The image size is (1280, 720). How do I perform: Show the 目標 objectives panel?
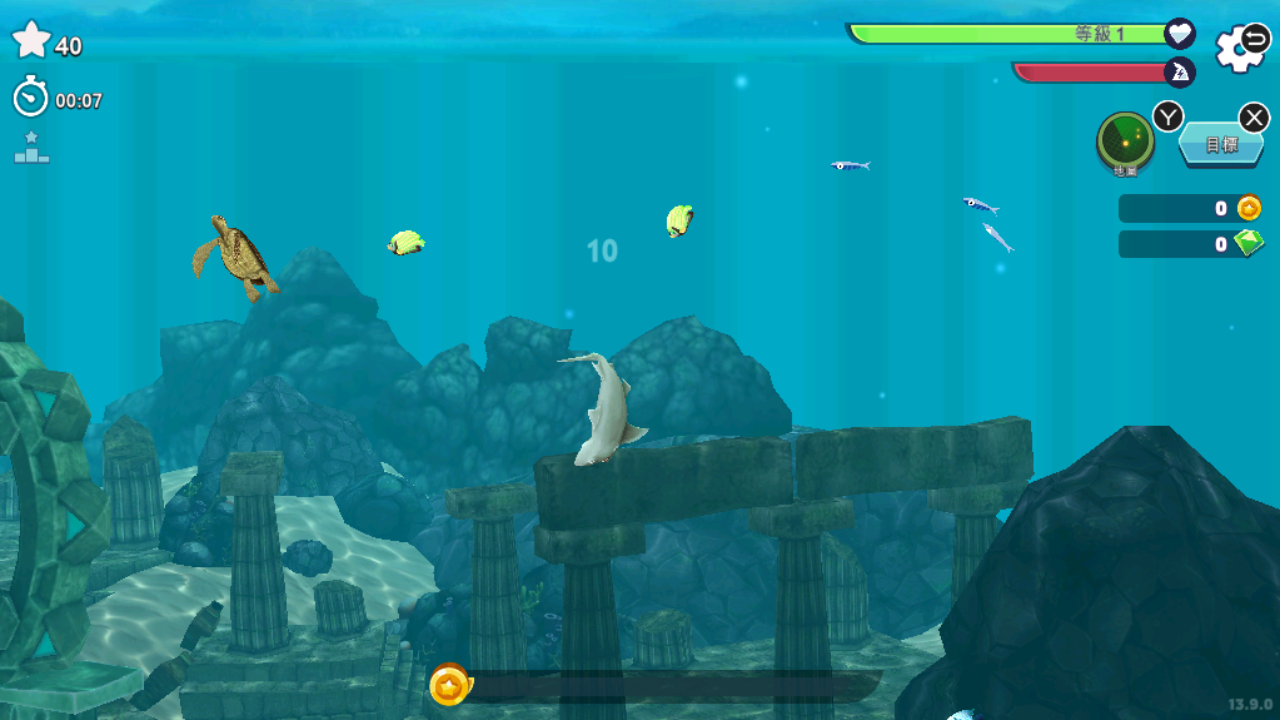click(x=1220, y=145)
